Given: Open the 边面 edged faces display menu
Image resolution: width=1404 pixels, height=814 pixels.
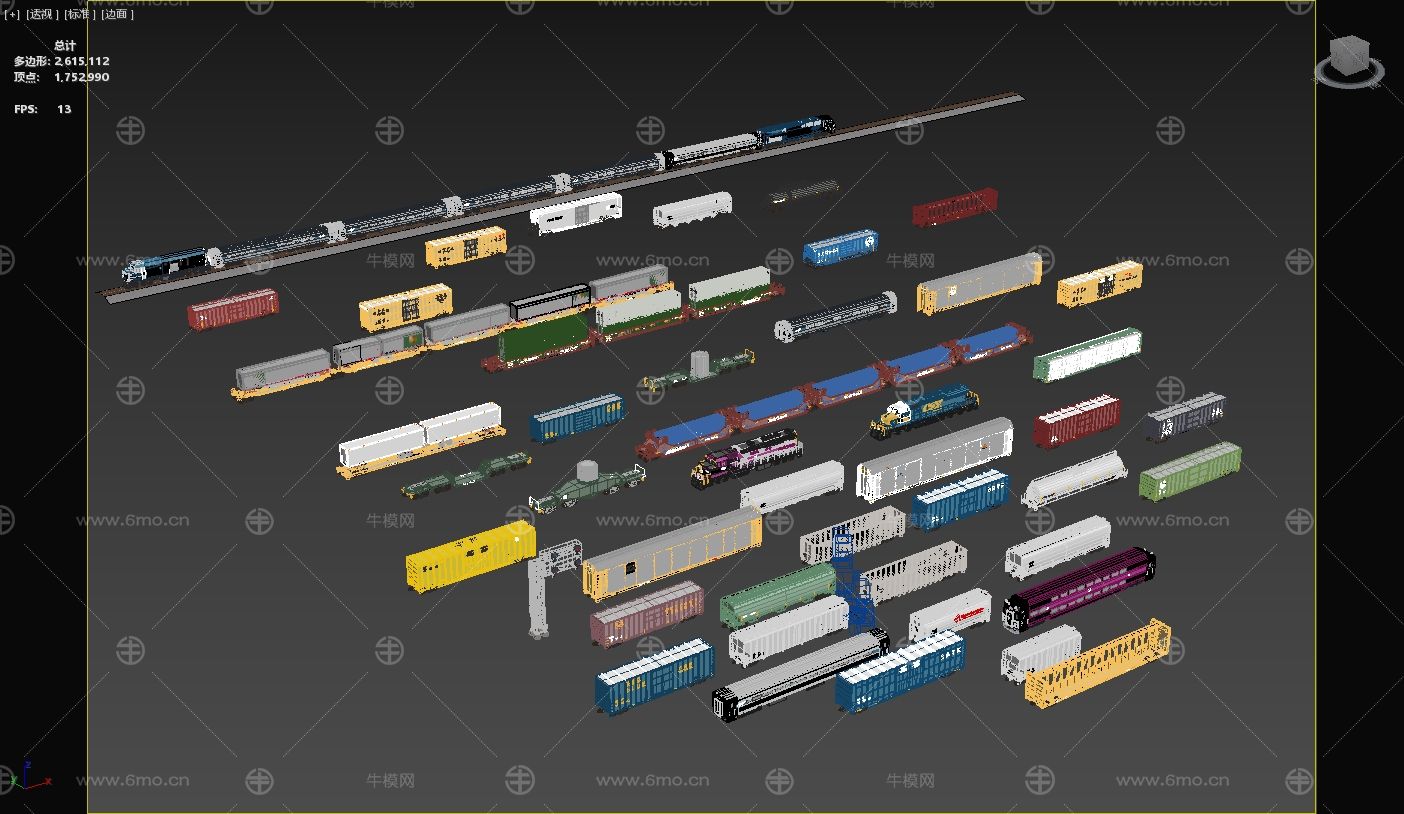Looking at the screenshot, I should click(116, 14).
